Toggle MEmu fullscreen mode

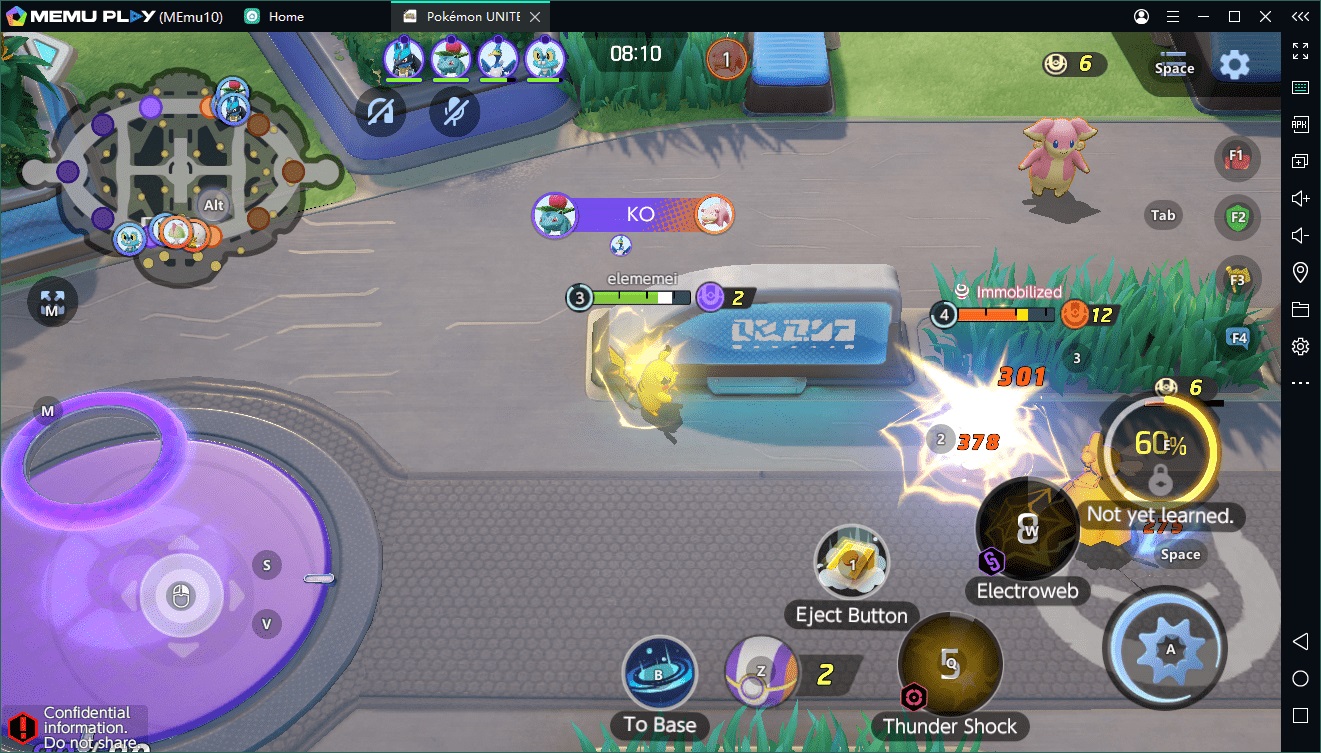pyautogui.click(x=1300, y=50)
